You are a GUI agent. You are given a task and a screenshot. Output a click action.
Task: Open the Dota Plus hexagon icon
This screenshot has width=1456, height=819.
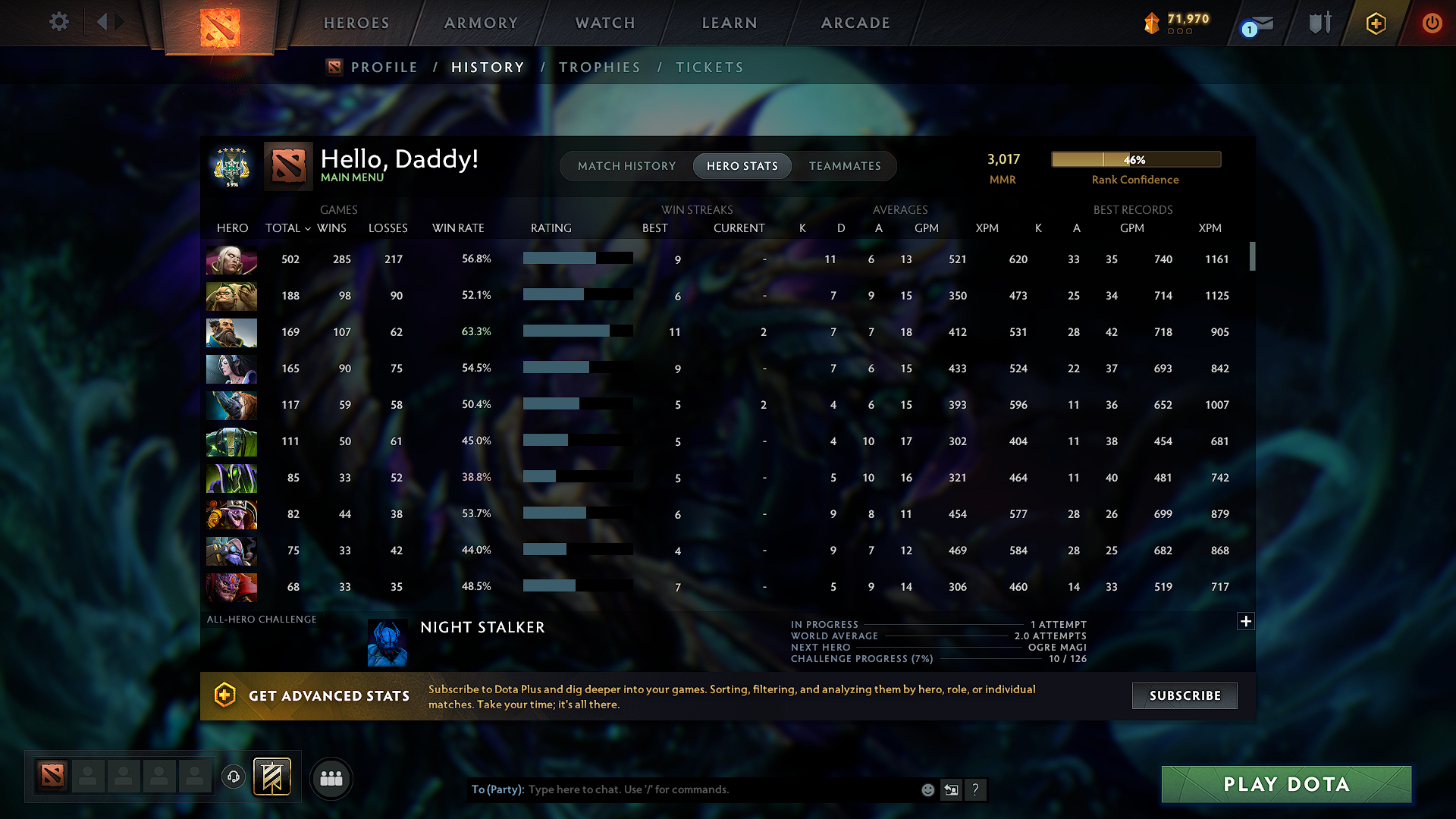[1375, 23]
